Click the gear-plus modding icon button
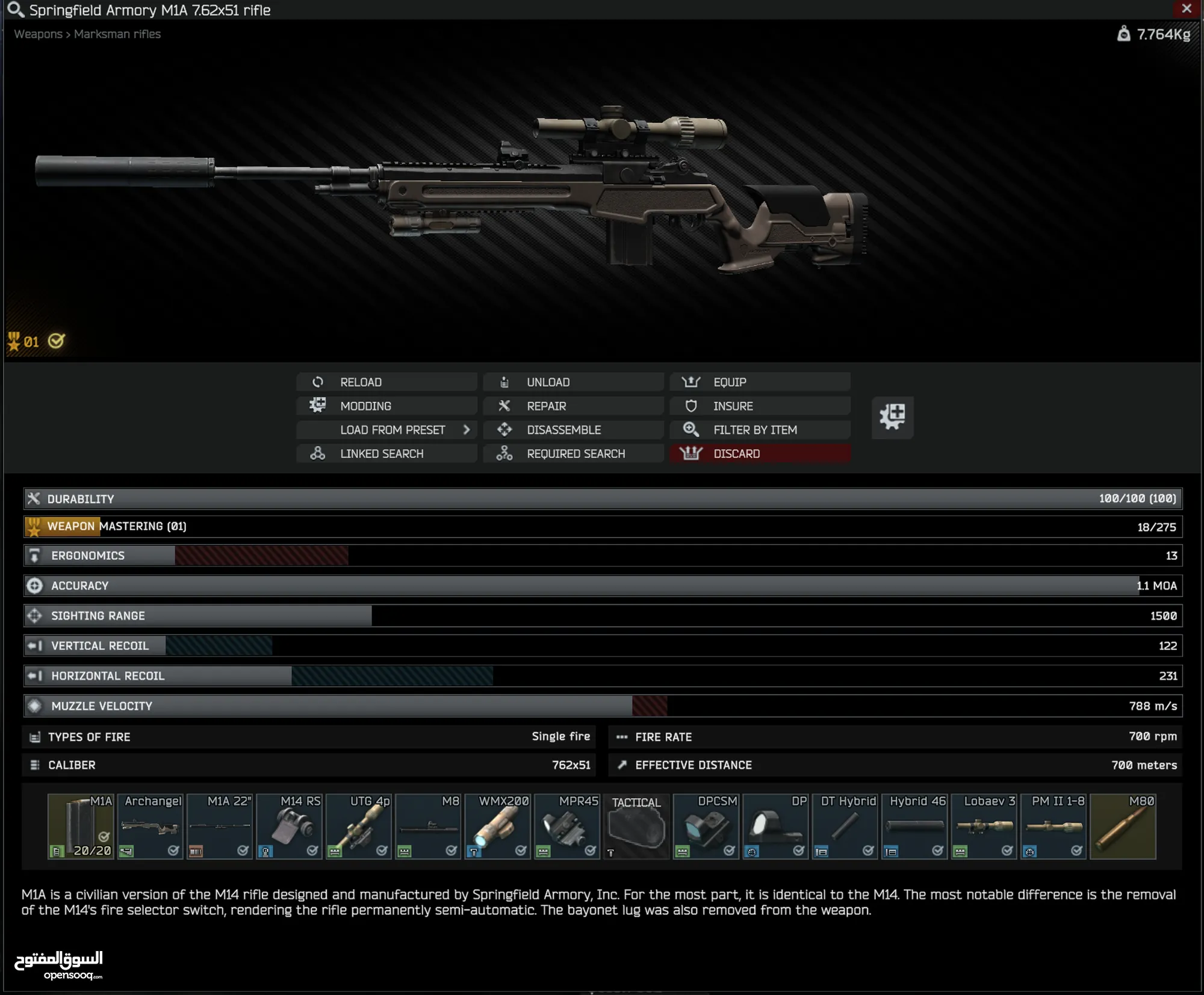Image resolution: width=1204 pixels, height=995 pixels. point(892,417)
